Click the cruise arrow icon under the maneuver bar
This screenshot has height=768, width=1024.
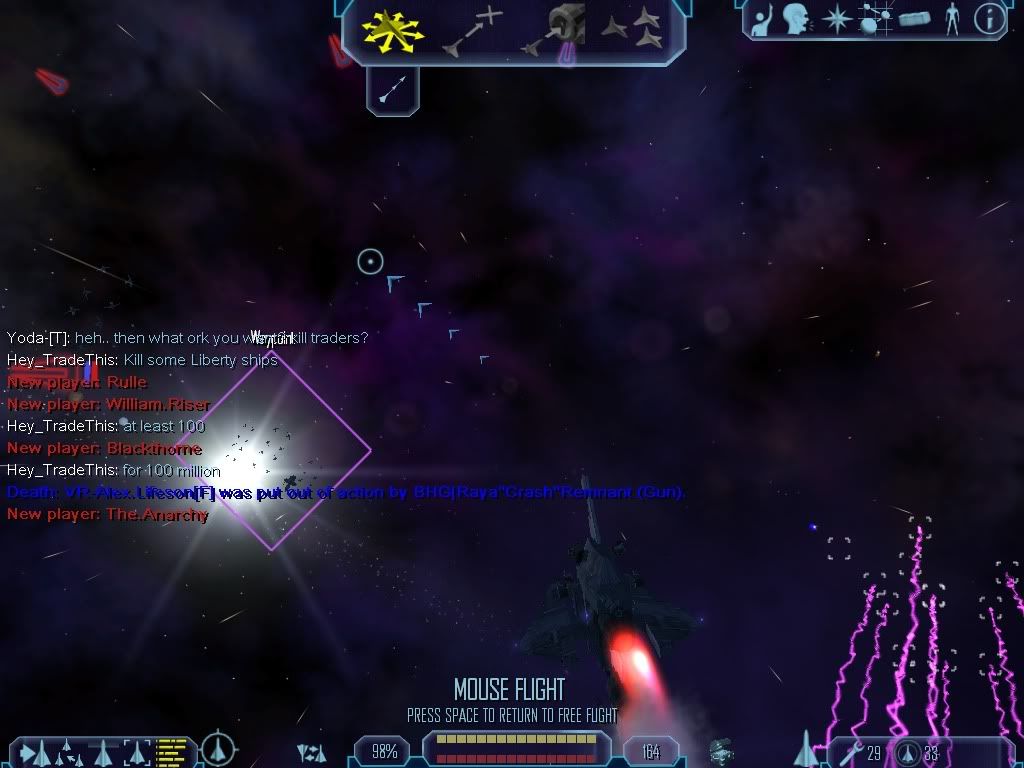click(393, 90)
